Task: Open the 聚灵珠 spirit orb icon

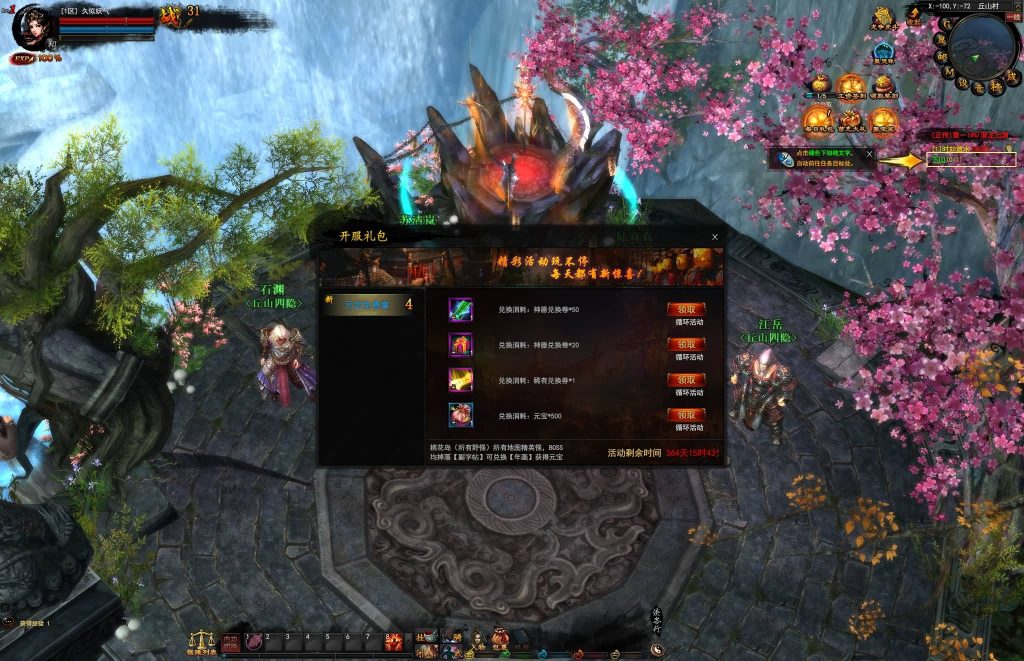Action: pos(883,53)
